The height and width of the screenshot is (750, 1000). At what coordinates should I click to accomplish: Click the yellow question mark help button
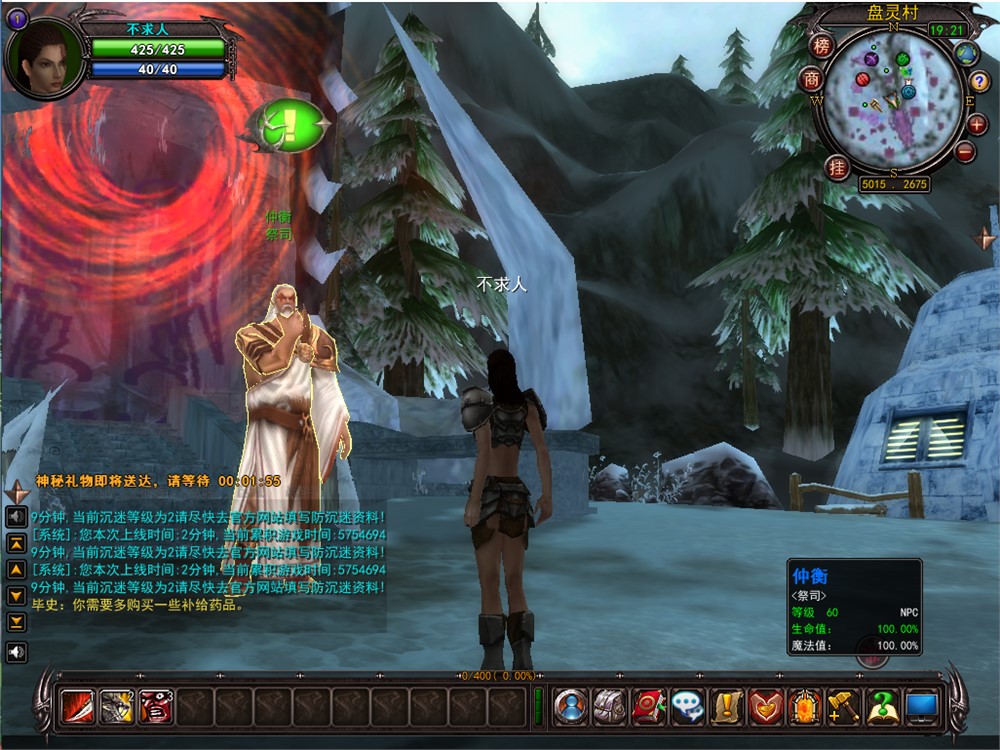coord(980,82)
